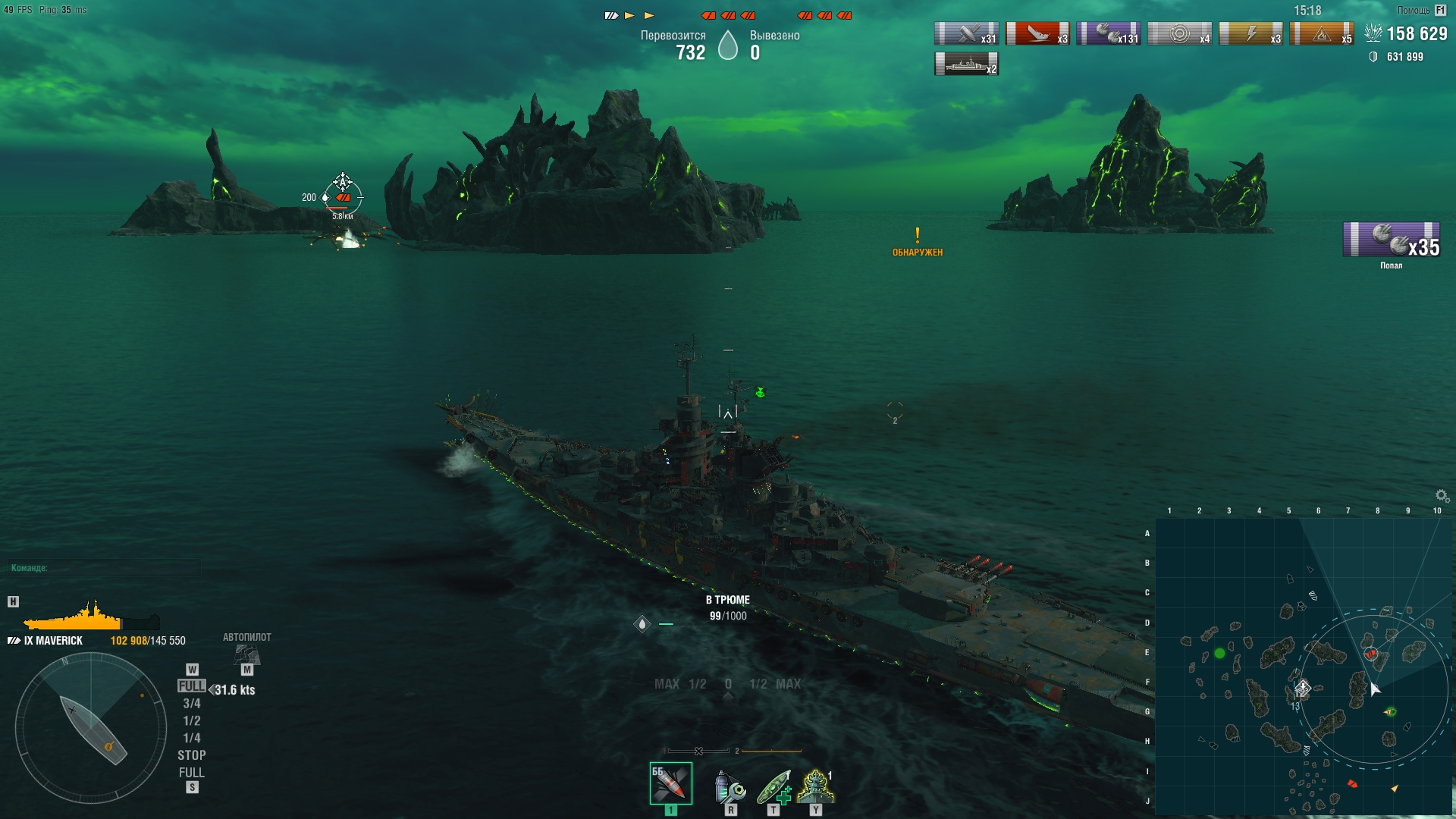Select the targeted enemy ship marker
The height and width of the screenshot is (819, 1456).
(x=343, y=196)
